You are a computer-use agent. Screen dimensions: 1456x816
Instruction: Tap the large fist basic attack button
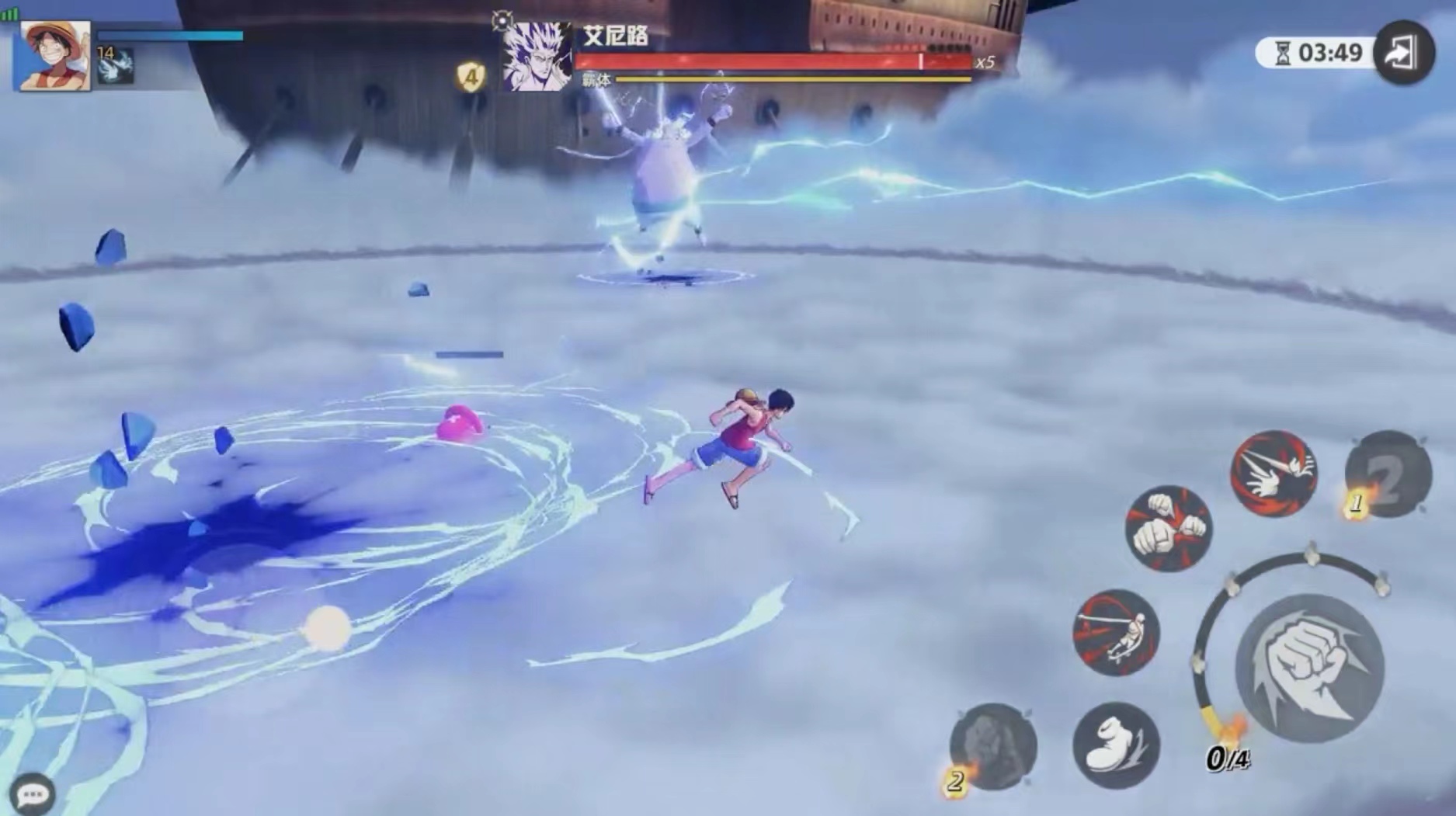click(1309, 668)
